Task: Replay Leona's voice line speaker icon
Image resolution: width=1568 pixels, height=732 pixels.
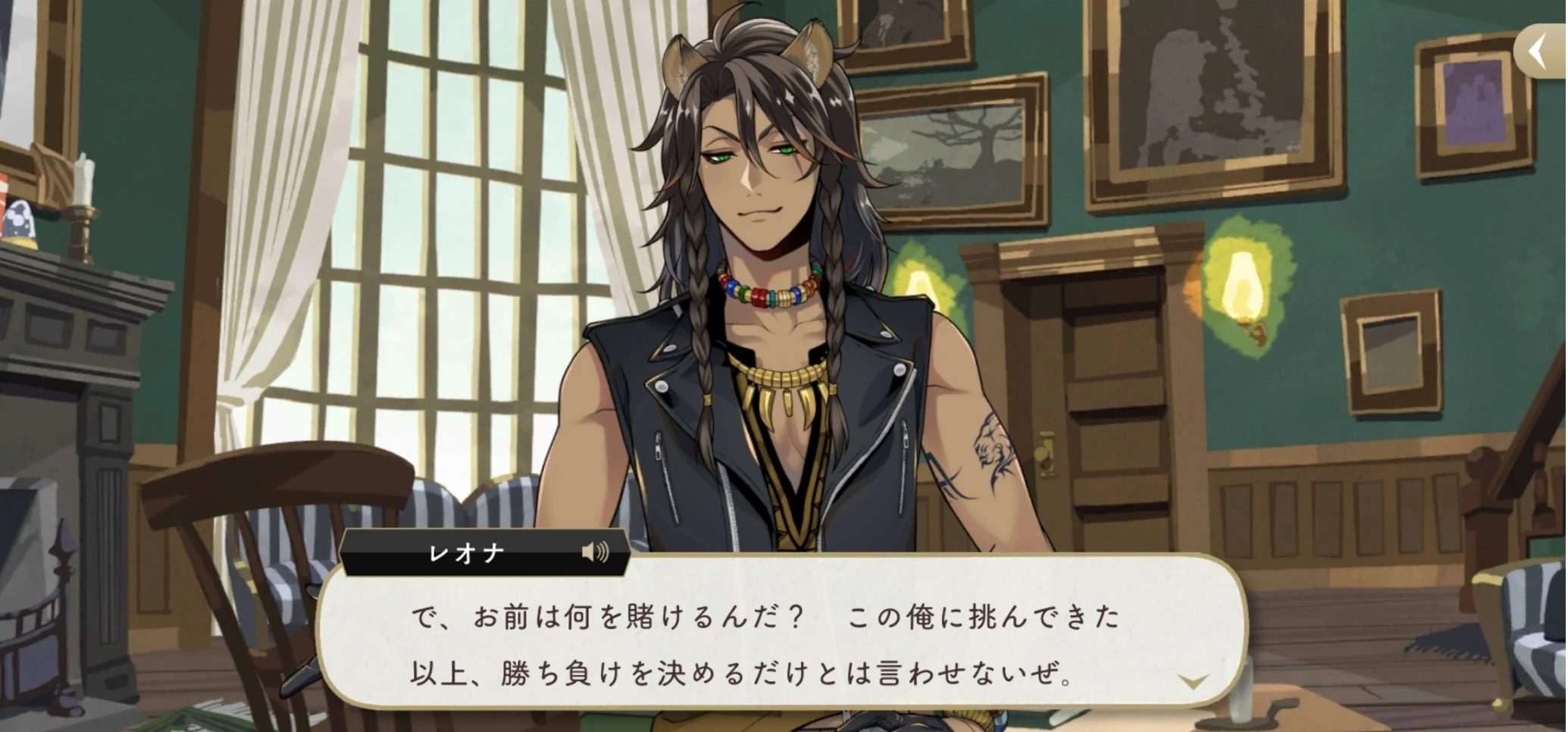Action: click(595, 552)
